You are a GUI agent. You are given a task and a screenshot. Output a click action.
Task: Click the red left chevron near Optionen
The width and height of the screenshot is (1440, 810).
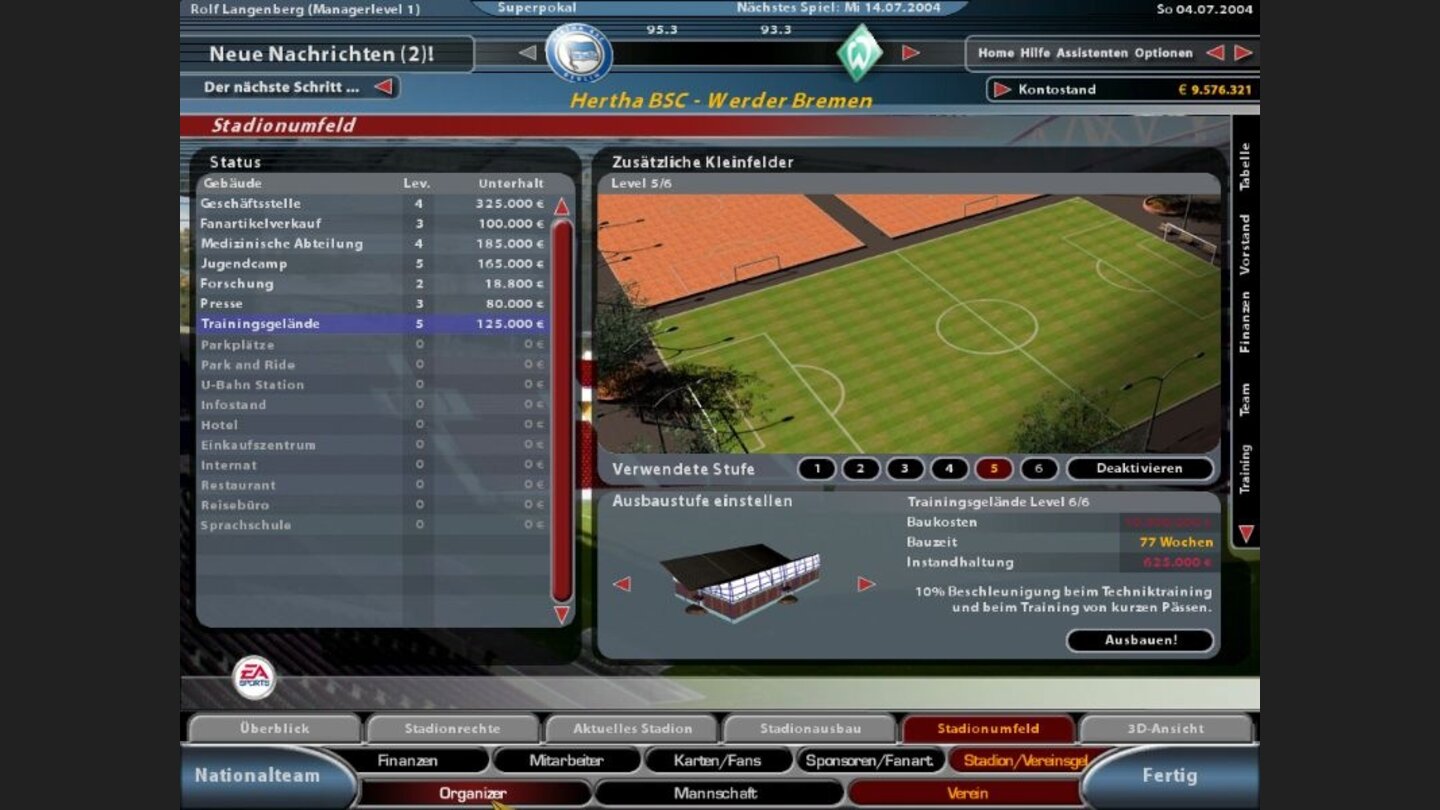point(1216,52)
